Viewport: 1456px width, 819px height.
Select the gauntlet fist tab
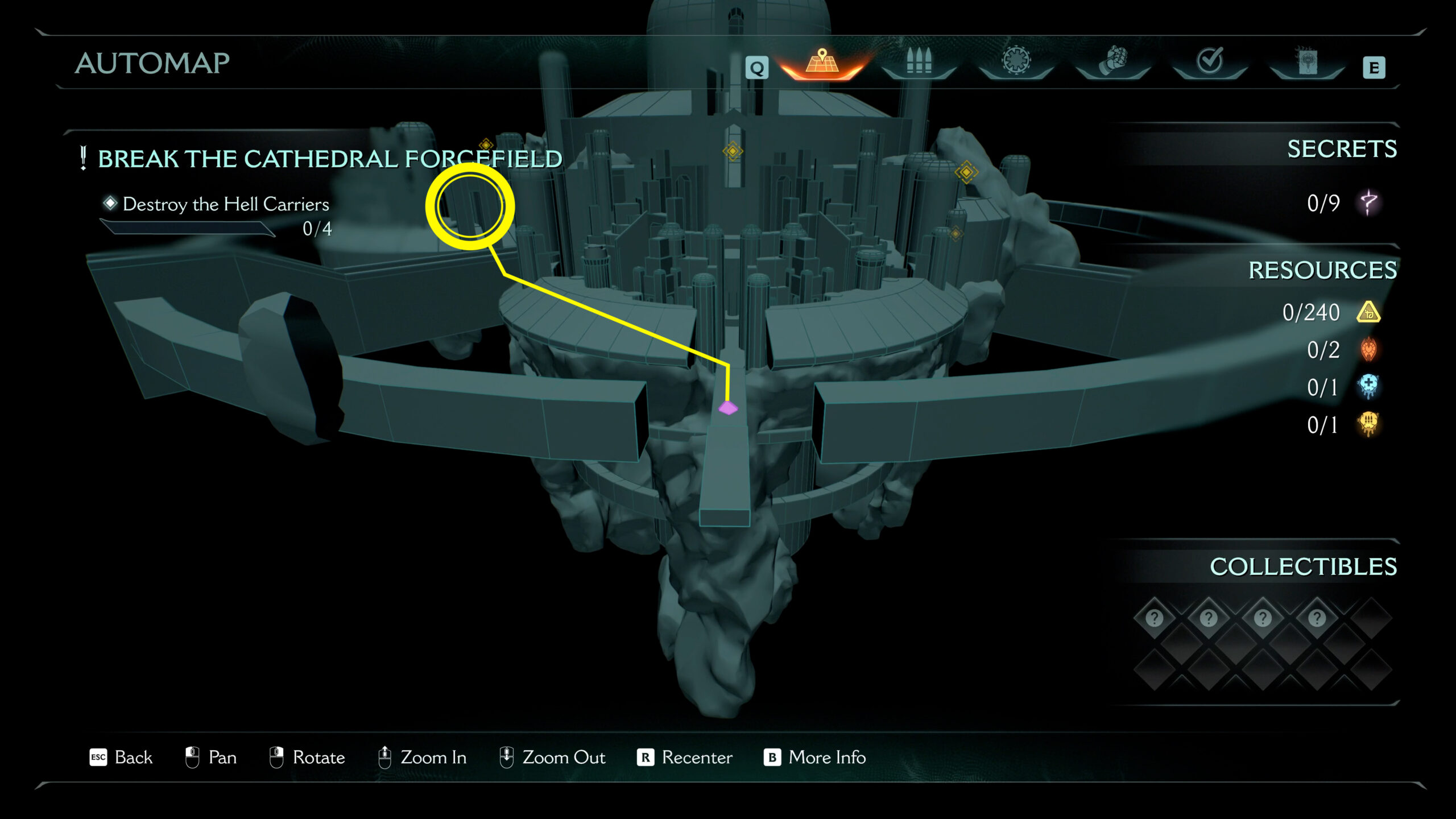click(1112, 61)
